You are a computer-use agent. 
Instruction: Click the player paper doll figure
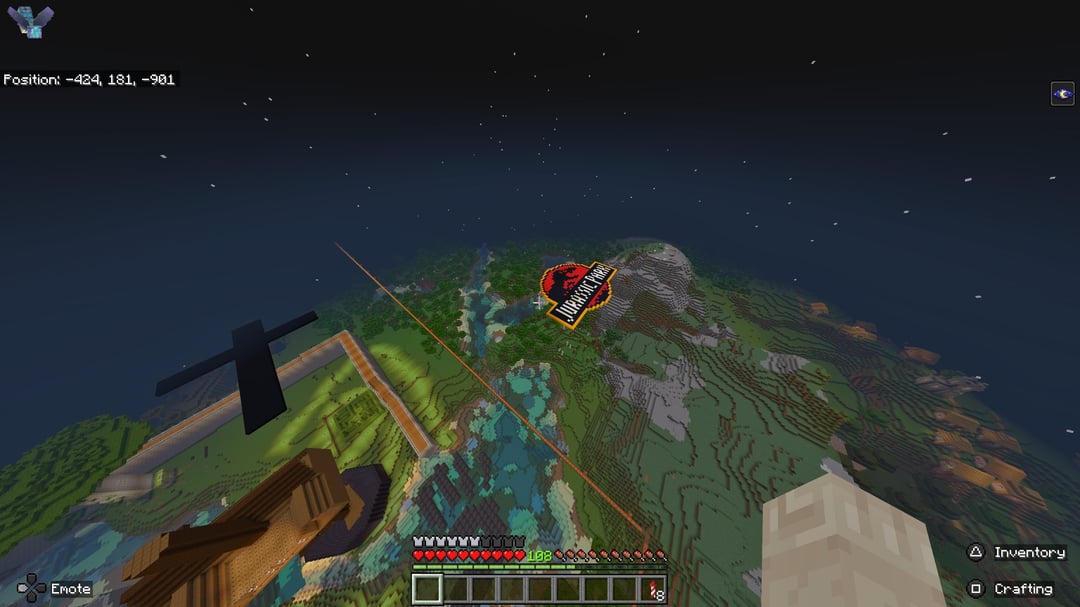point(29,22)
